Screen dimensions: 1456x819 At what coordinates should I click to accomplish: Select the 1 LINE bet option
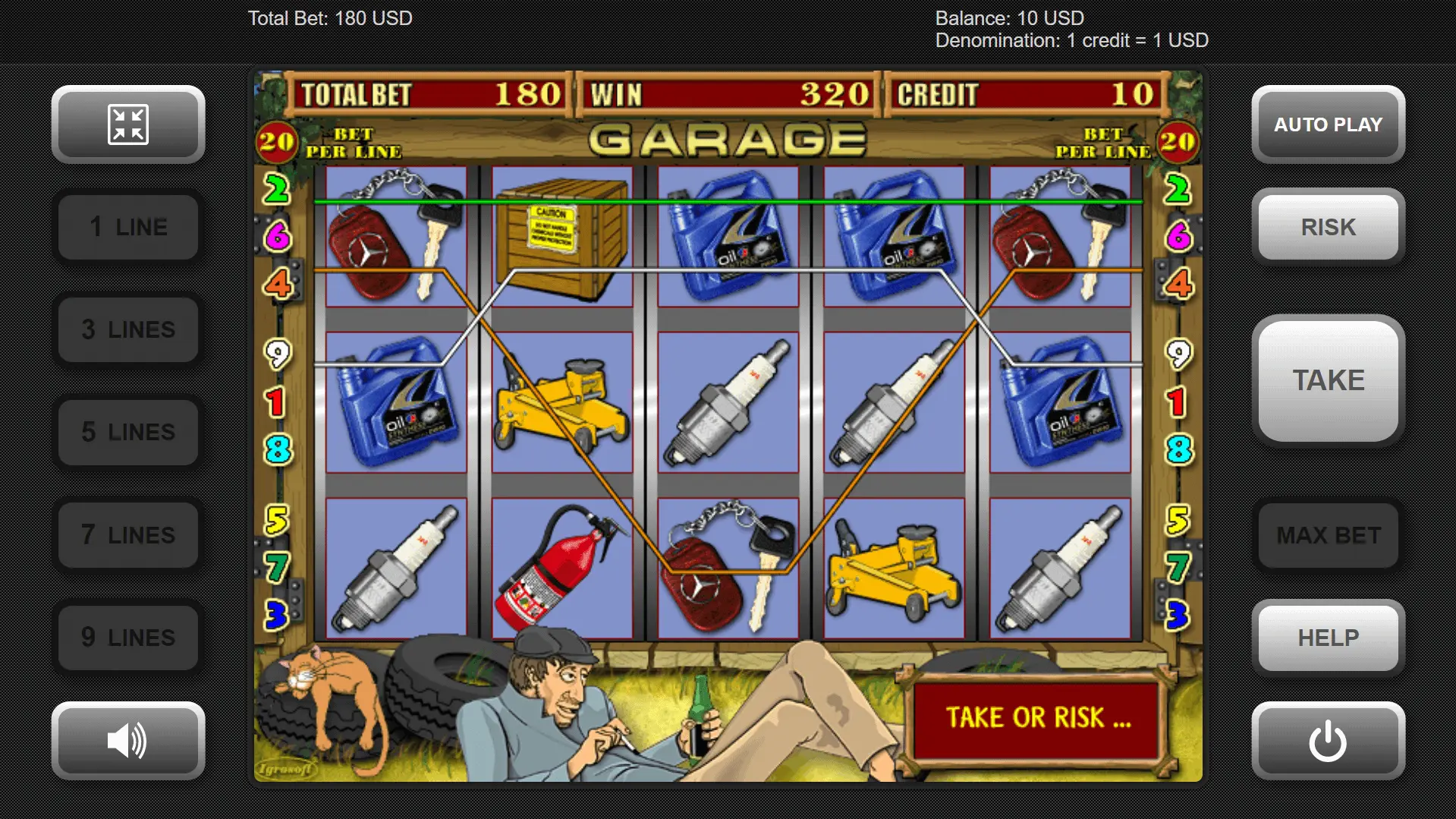[x=128, y=227]
